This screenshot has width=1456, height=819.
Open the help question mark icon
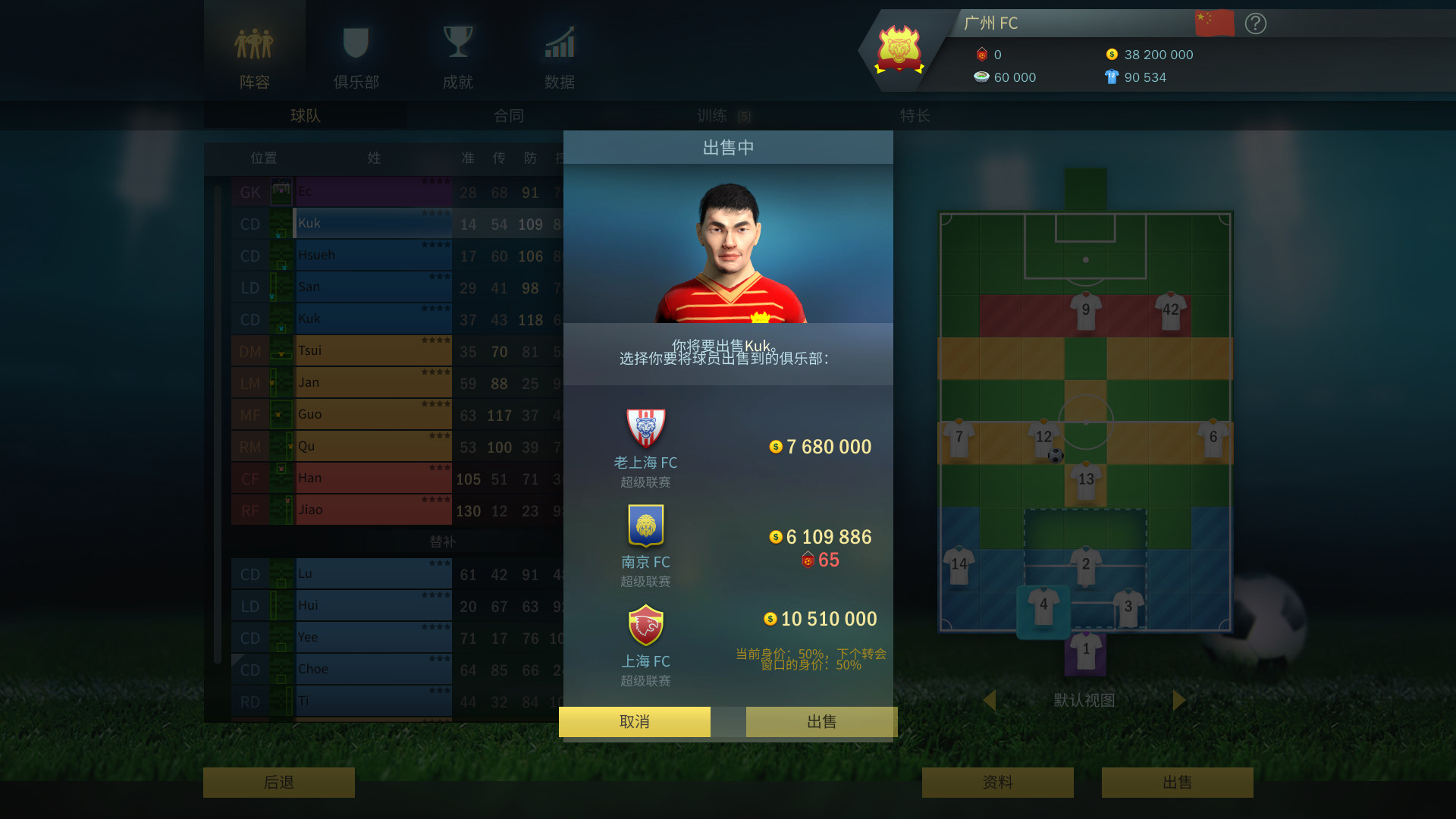1255,24
